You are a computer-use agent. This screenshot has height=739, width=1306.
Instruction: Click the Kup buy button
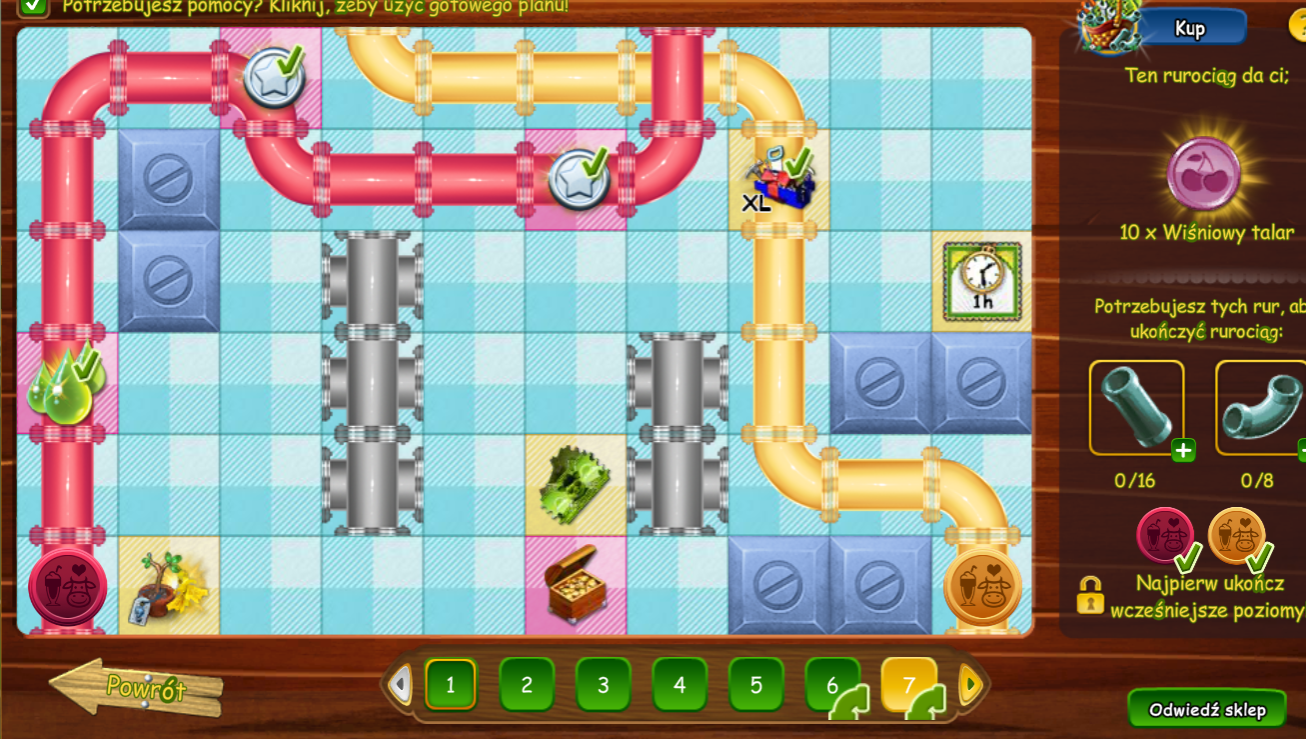coord(1193,28)
